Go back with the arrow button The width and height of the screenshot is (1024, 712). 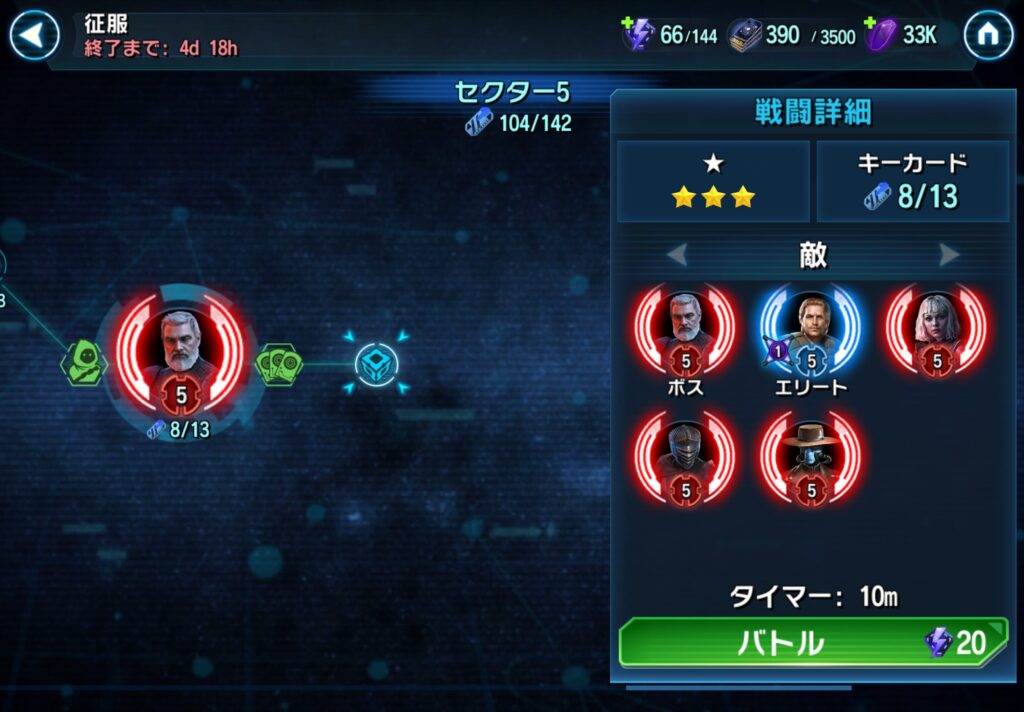[x=34, y=36]
